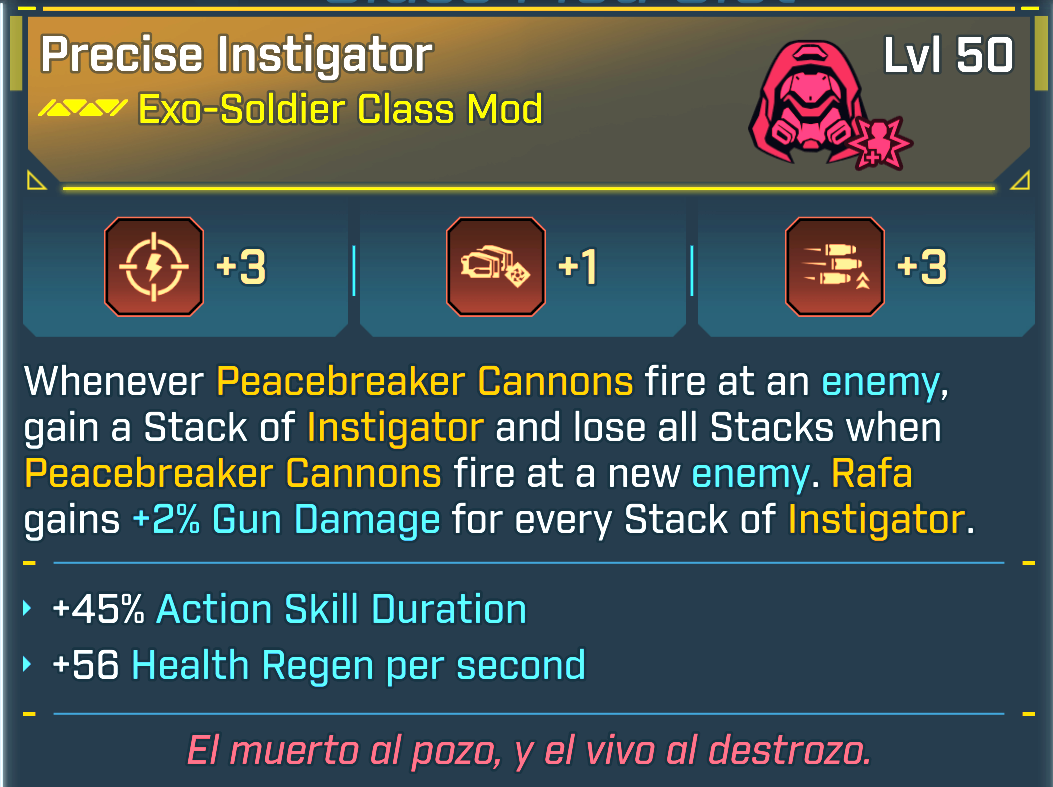Click the gun and dice skill icon
The height and width of the screenshot is (787, 1053).
495,267
